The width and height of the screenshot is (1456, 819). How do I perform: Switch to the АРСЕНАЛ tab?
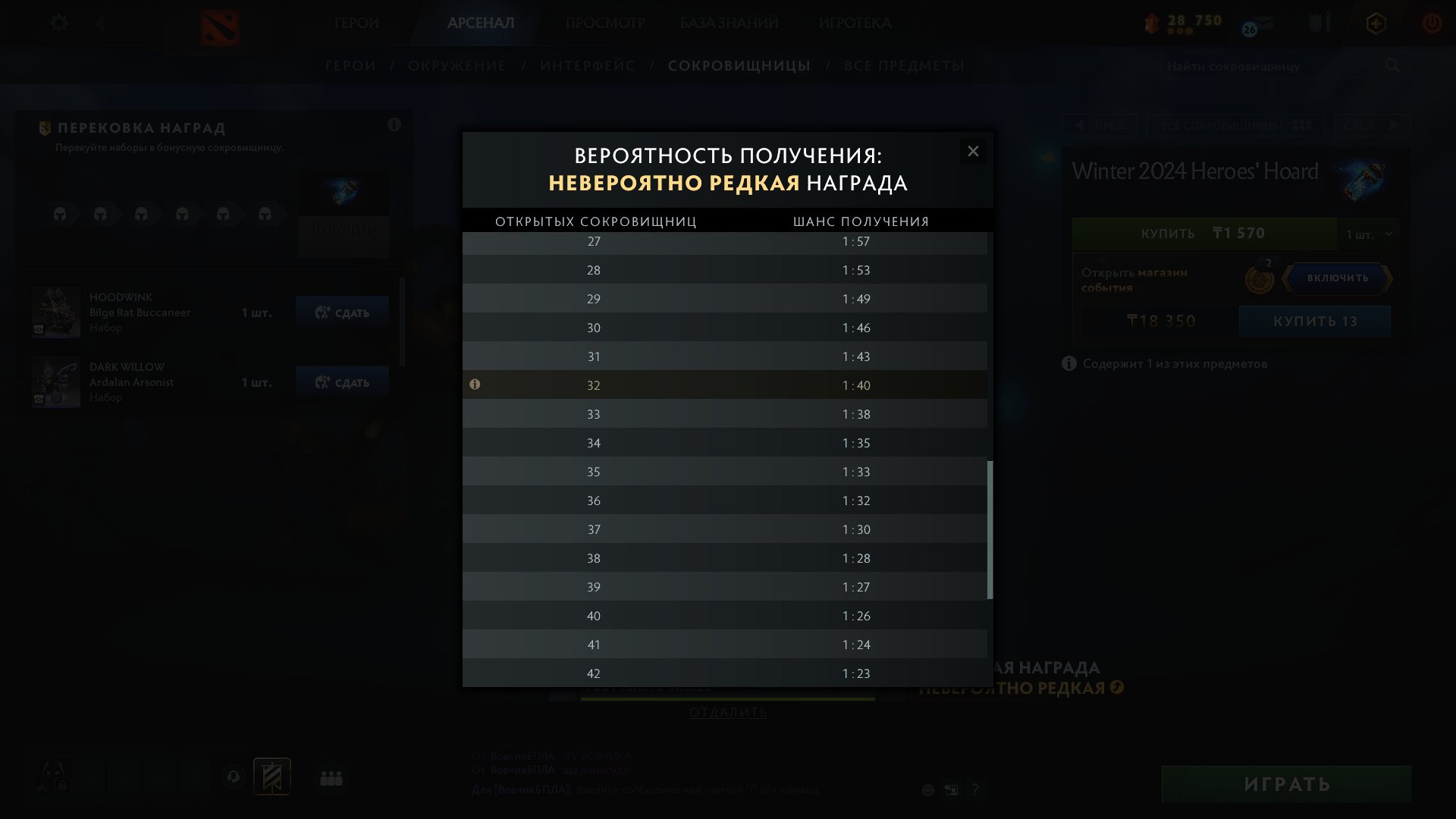[480, 24]
